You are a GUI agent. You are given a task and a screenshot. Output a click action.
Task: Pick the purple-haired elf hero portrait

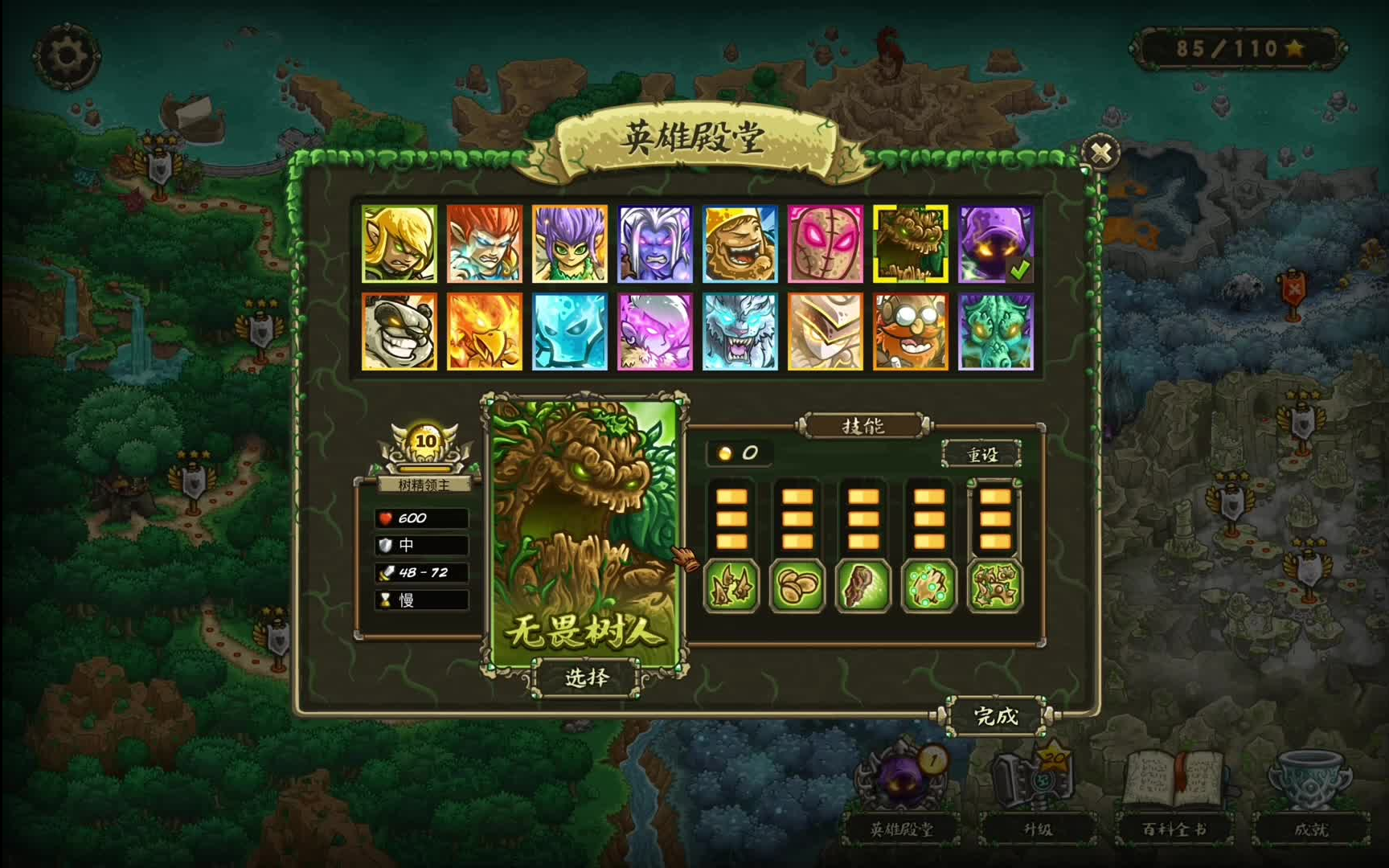coord(570,244)
